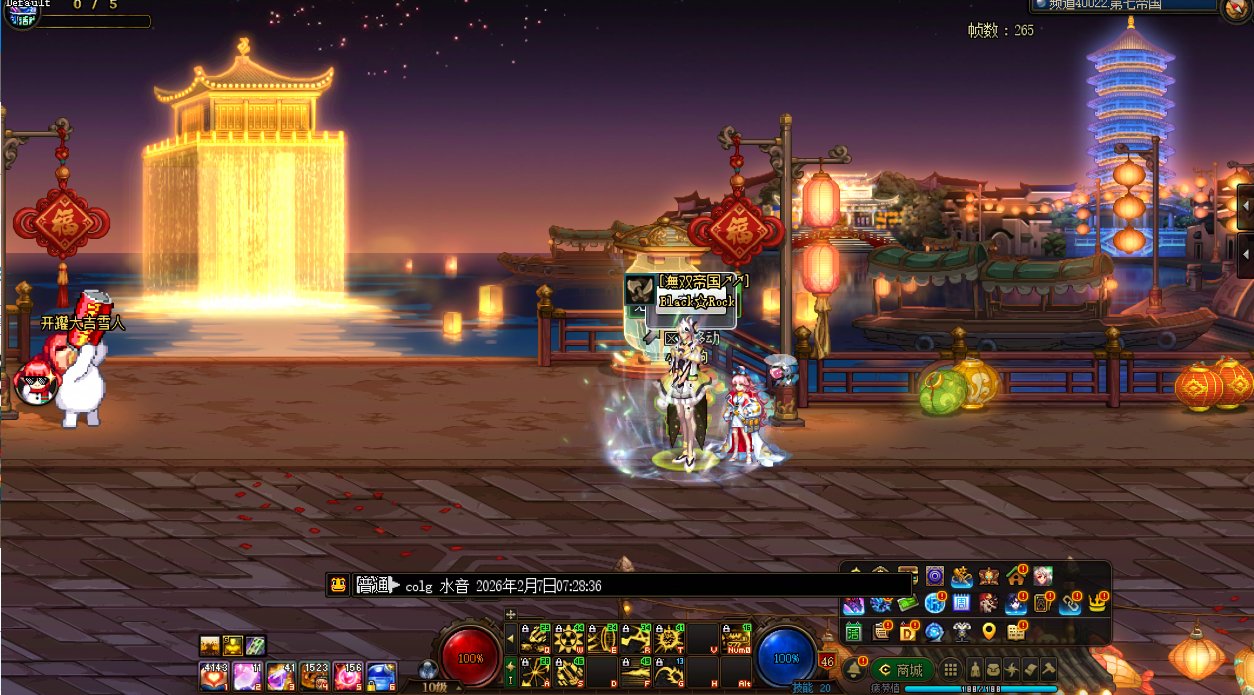The width and height of the screenshot is (1254, 695).
Task: Use the heart potion in slot 1
Action: pyautogui.click(x=213, y=677)
